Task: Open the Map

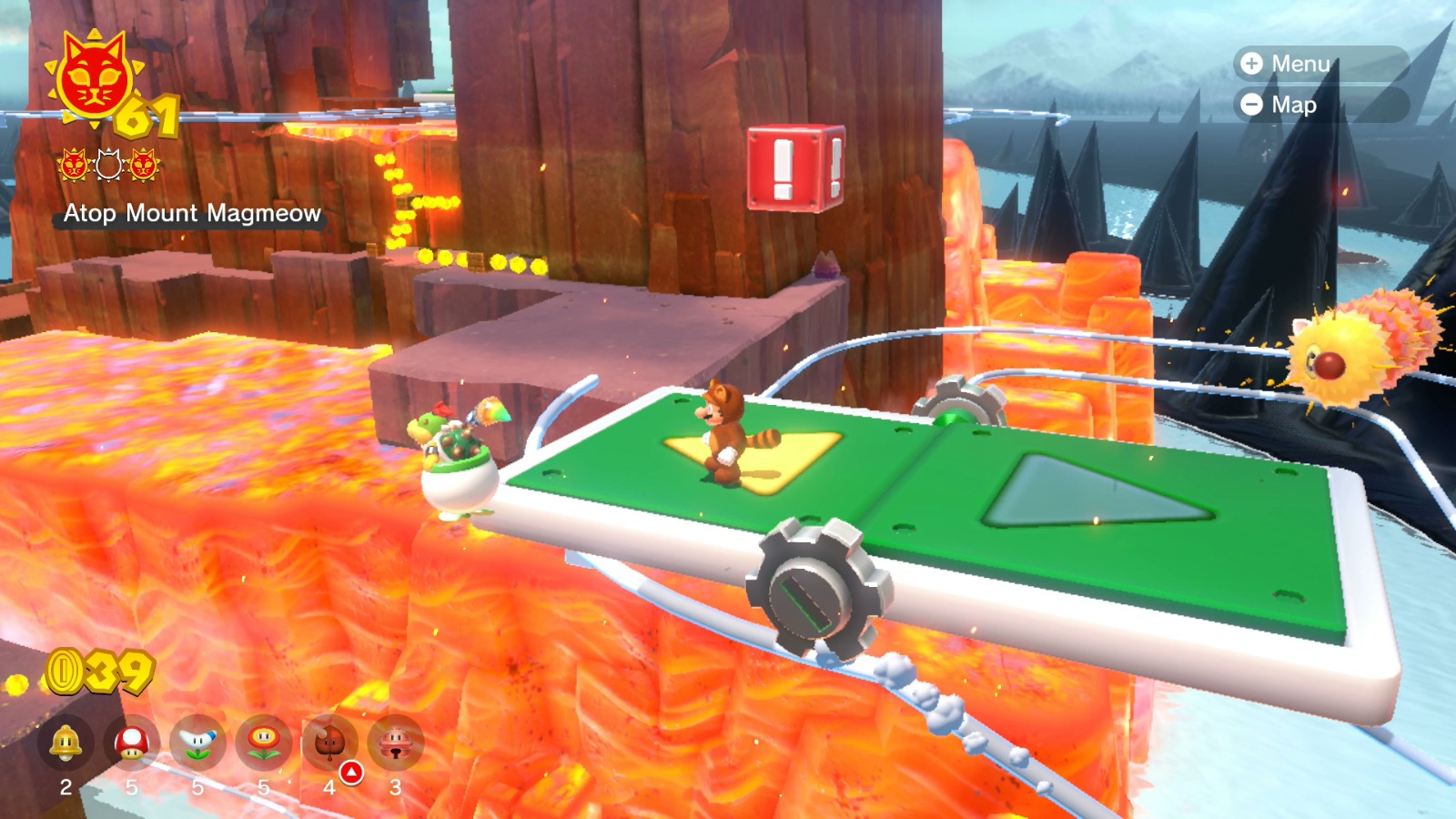Action: 1294,105
